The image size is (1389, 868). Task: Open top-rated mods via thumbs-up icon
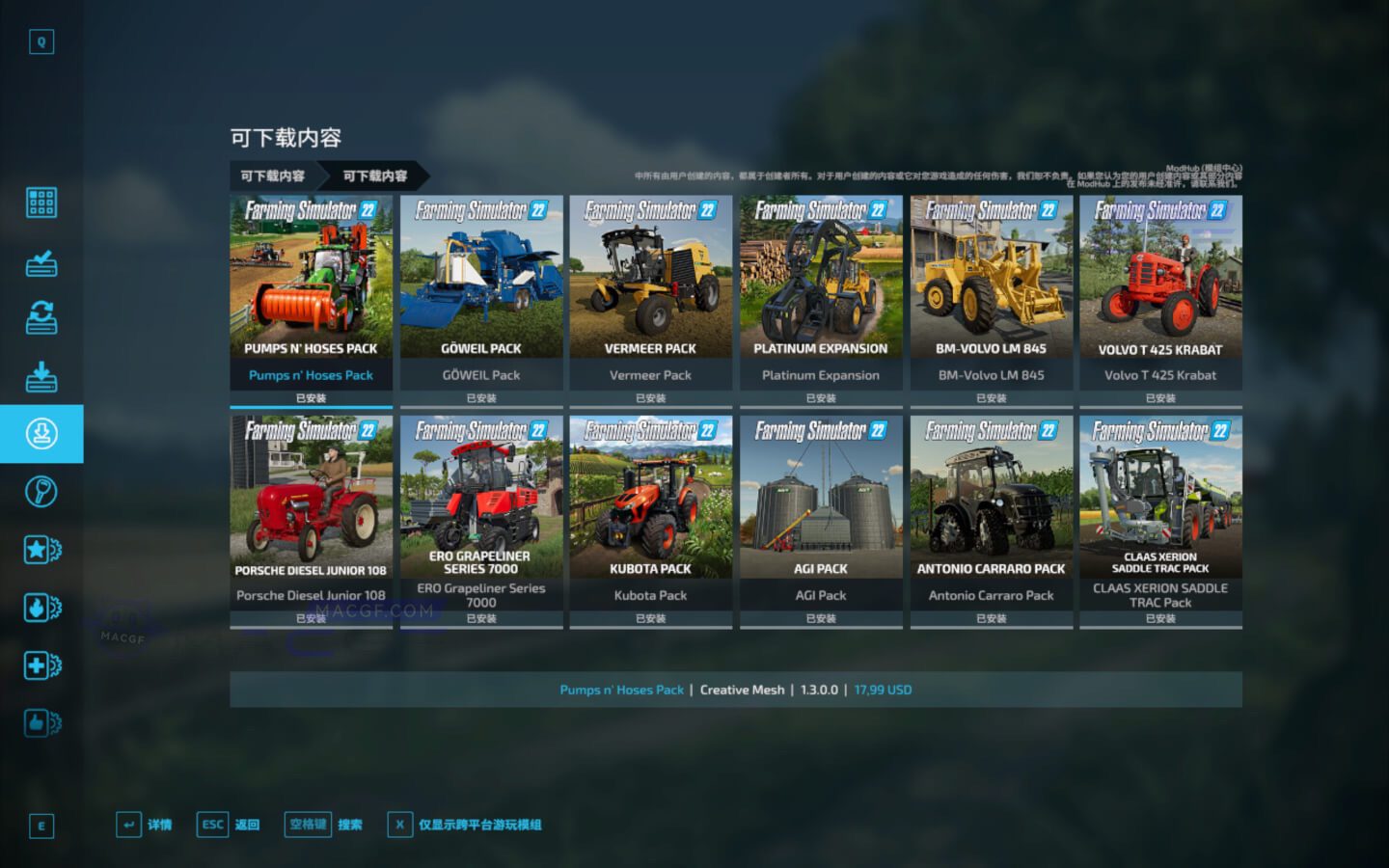pos(41,723)
